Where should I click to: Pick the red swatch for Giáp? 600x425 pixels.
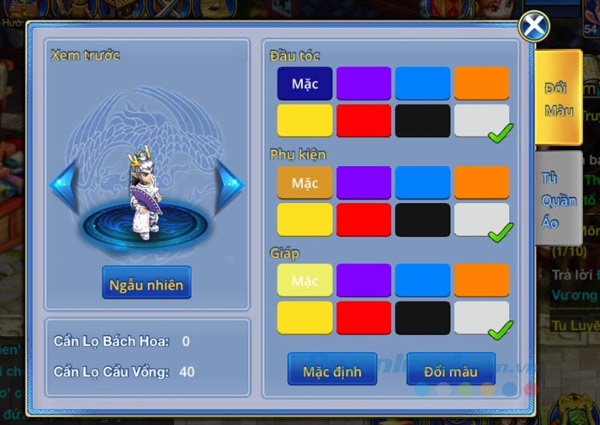pyautogui.click(x=363, y=318)
